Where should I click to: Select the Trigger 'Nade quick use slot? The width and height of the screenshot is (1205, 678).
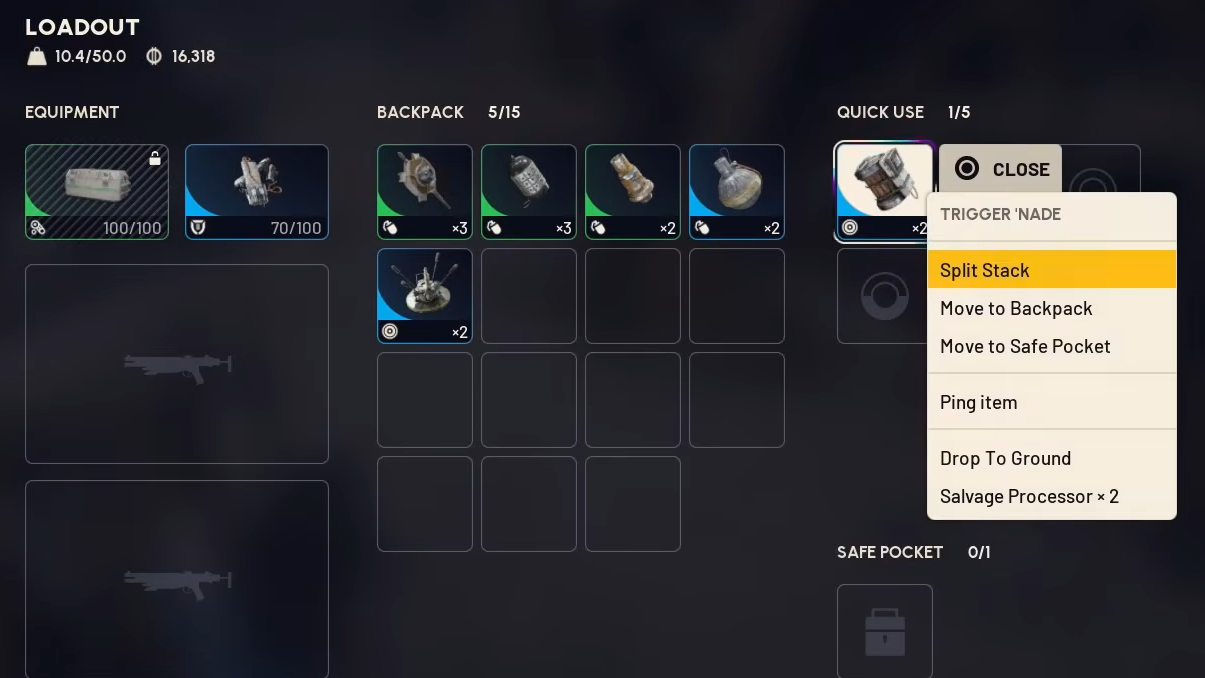point(884,190)
